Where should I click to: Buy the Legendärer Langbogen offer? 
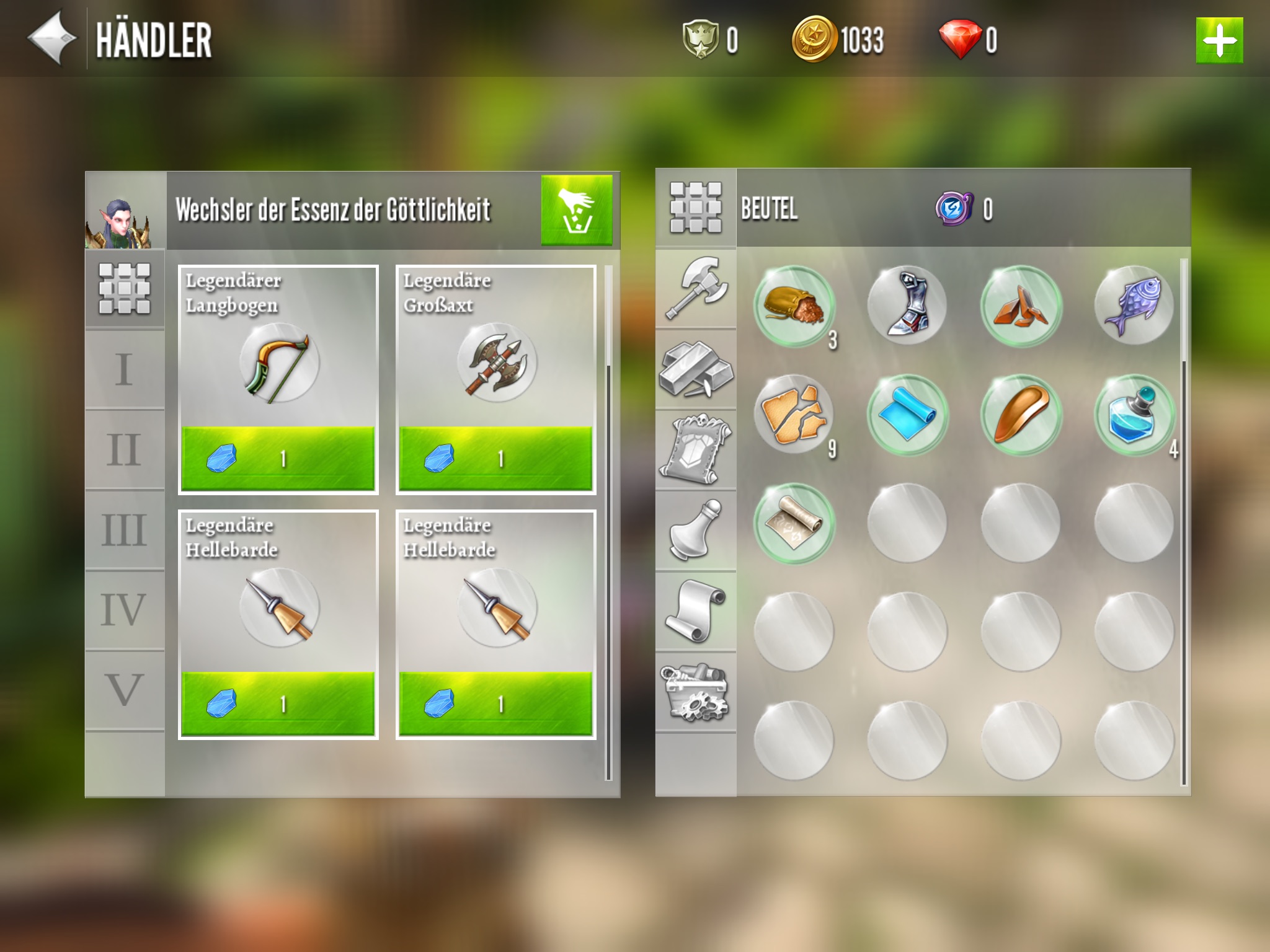(x=278, y=458)
